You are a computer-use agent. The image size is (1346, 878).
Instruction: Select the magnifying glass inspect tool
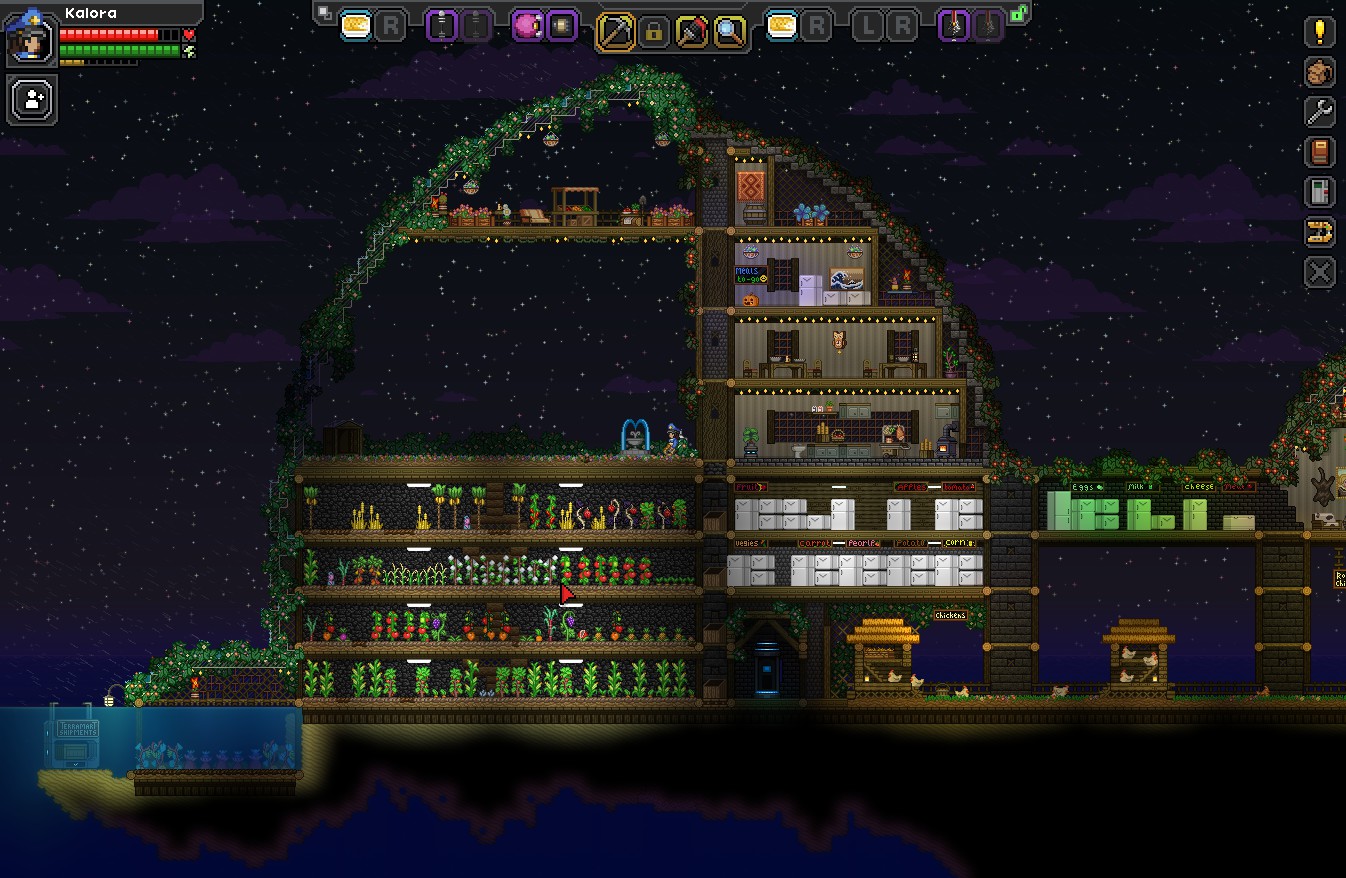730,32
